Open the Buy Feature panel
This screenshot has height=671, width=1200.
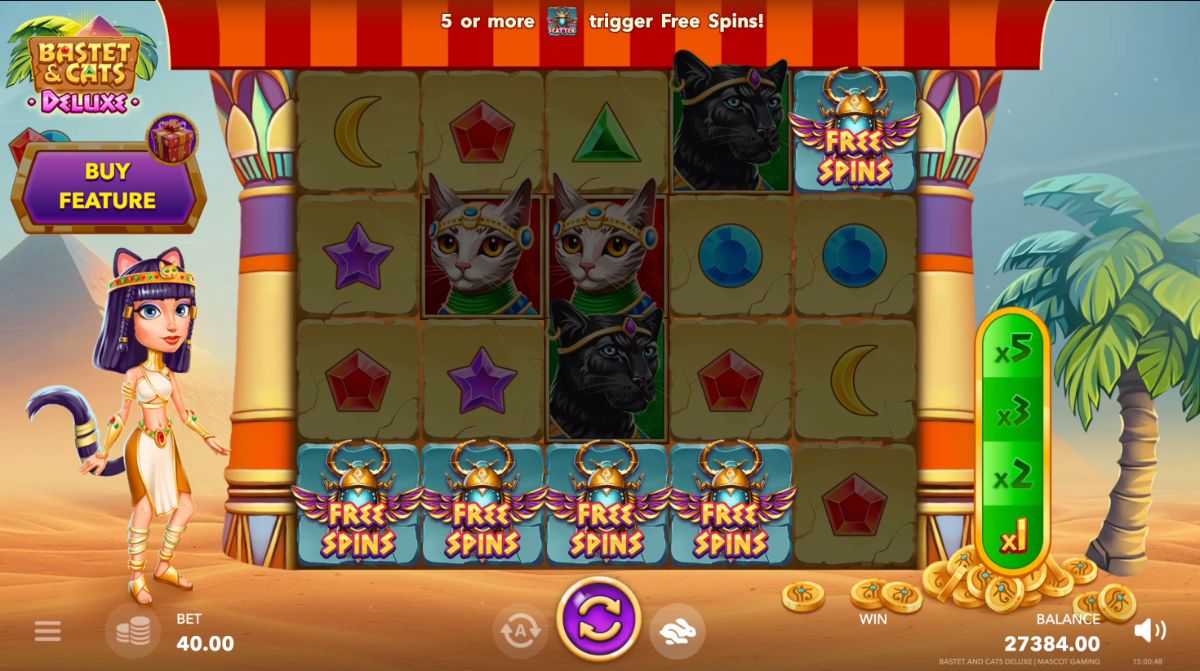click(107, 187)
